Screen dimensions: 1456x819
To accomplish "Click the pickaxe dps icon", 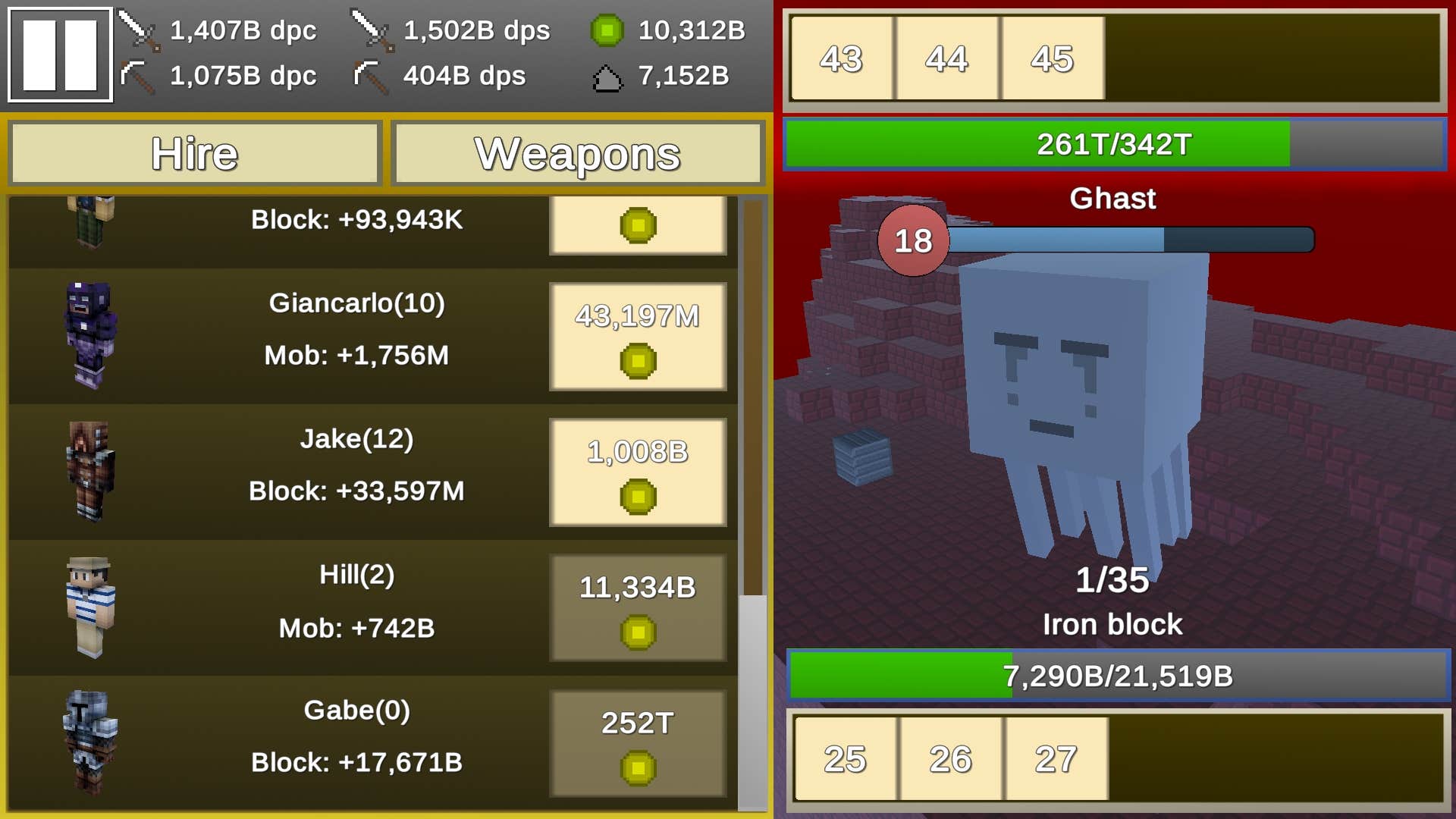I will (369, 75).
